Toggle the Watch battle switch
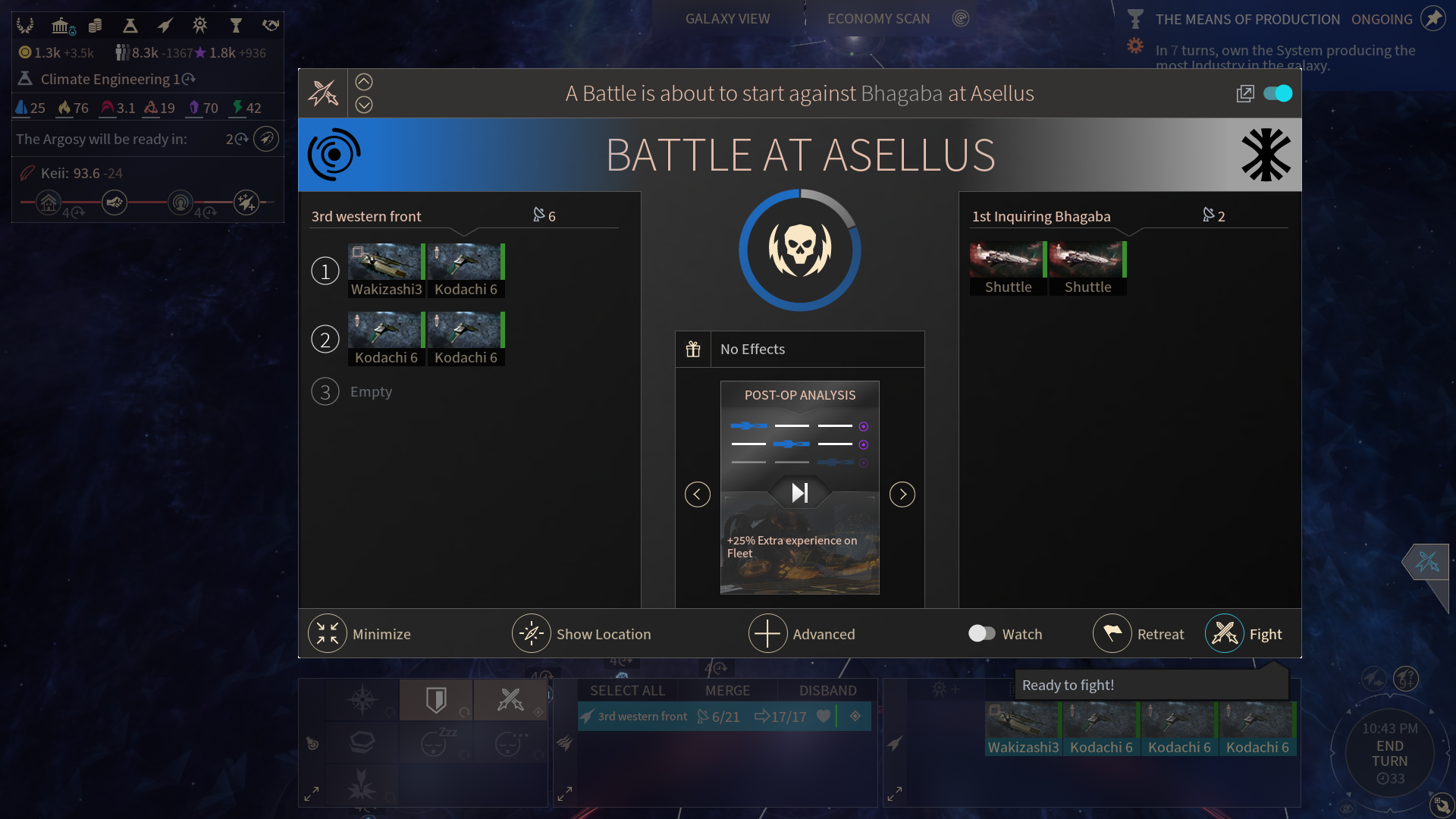Viewport: 1456px width, 819px height. coord(982,633)
